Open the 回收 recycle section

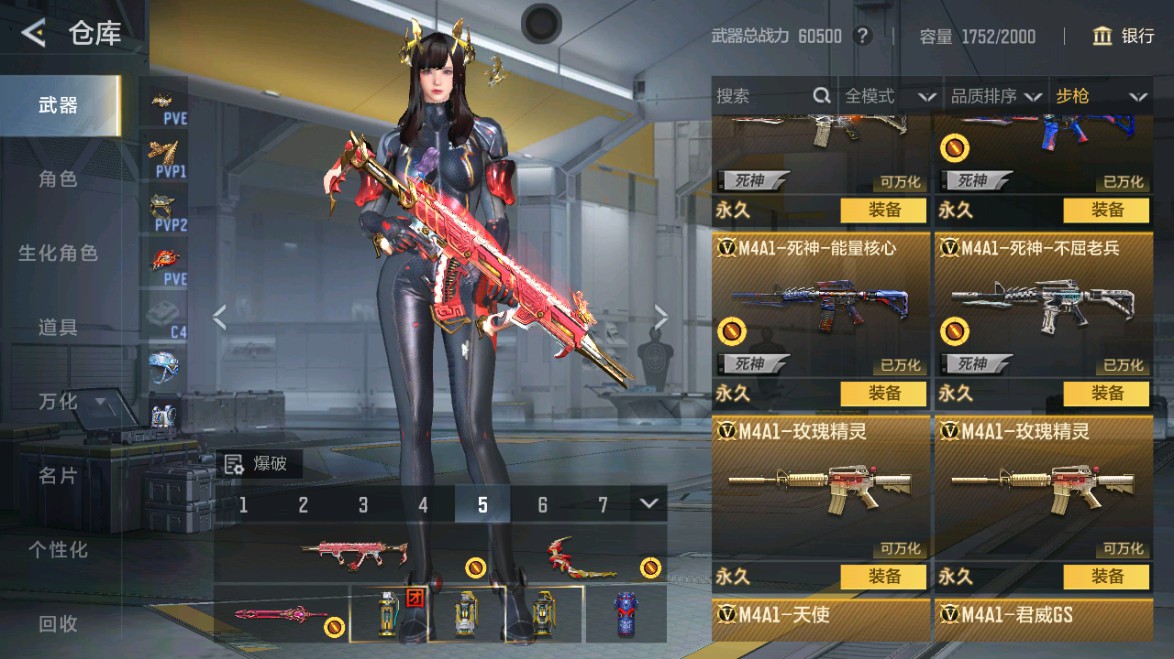58,623
